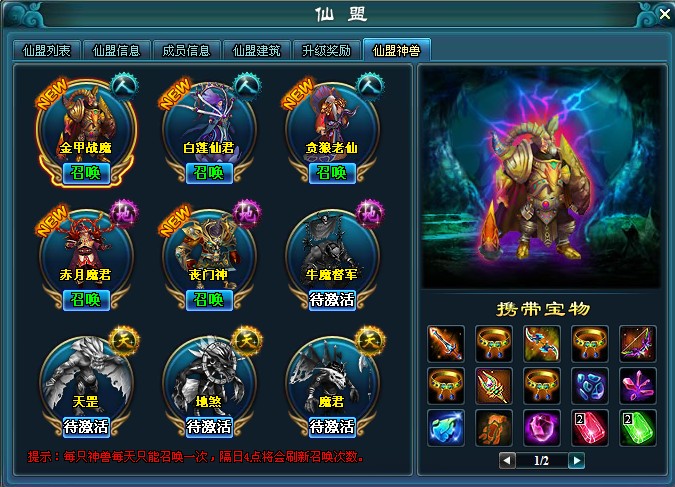This screenshot has height=487, width=675.
Task: Select the 待激活 button under 魔君
Action: point(331,427)
